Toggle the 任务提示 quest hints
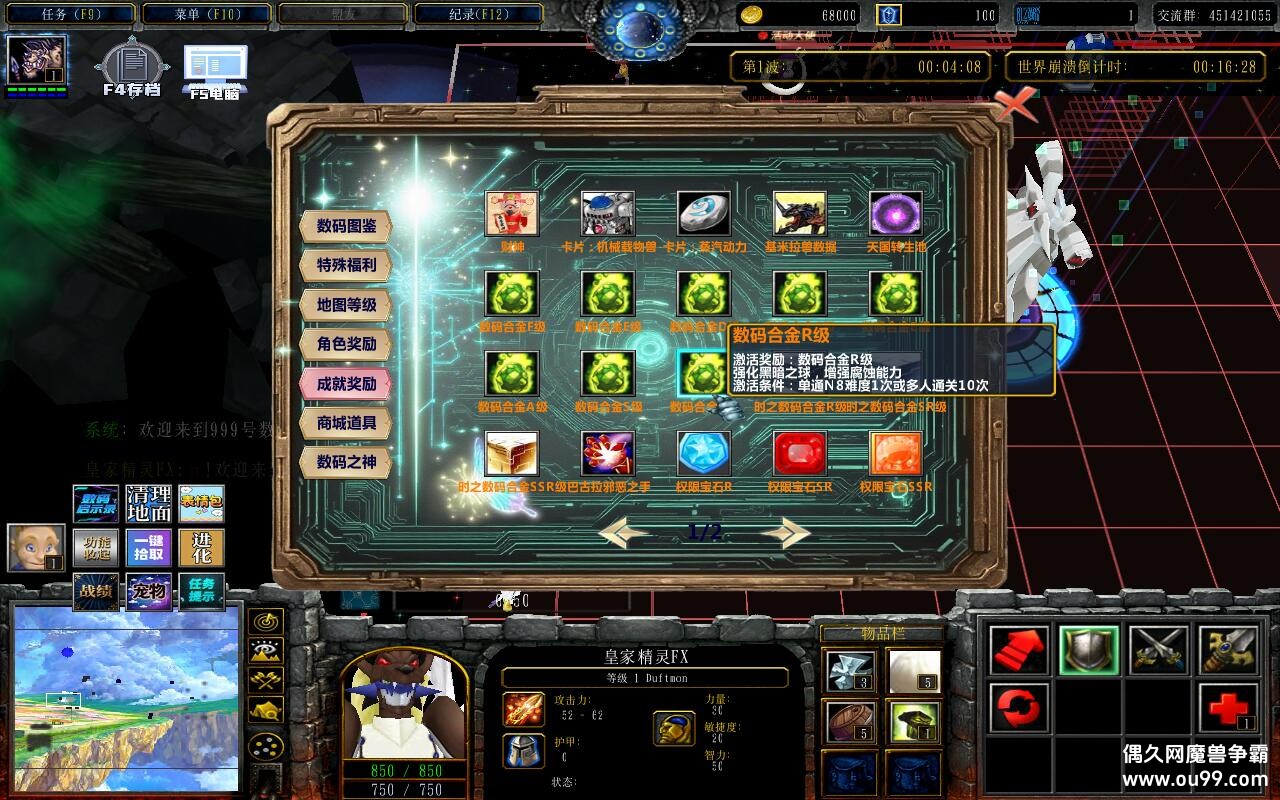Viewport: 1280px width, 800px height. click(200, 592)
